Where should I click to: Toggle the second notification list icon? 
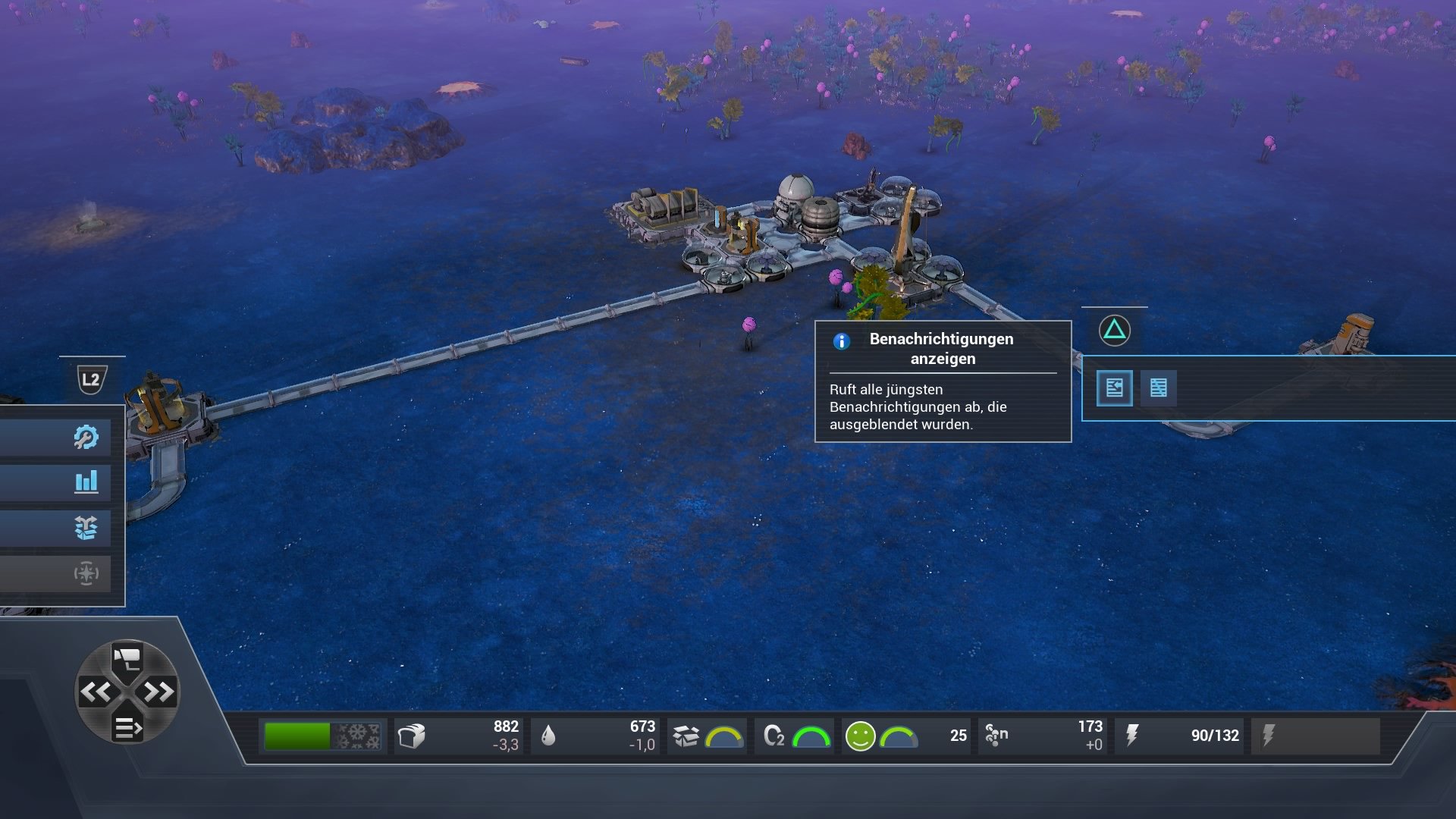tap(1159, 388)
